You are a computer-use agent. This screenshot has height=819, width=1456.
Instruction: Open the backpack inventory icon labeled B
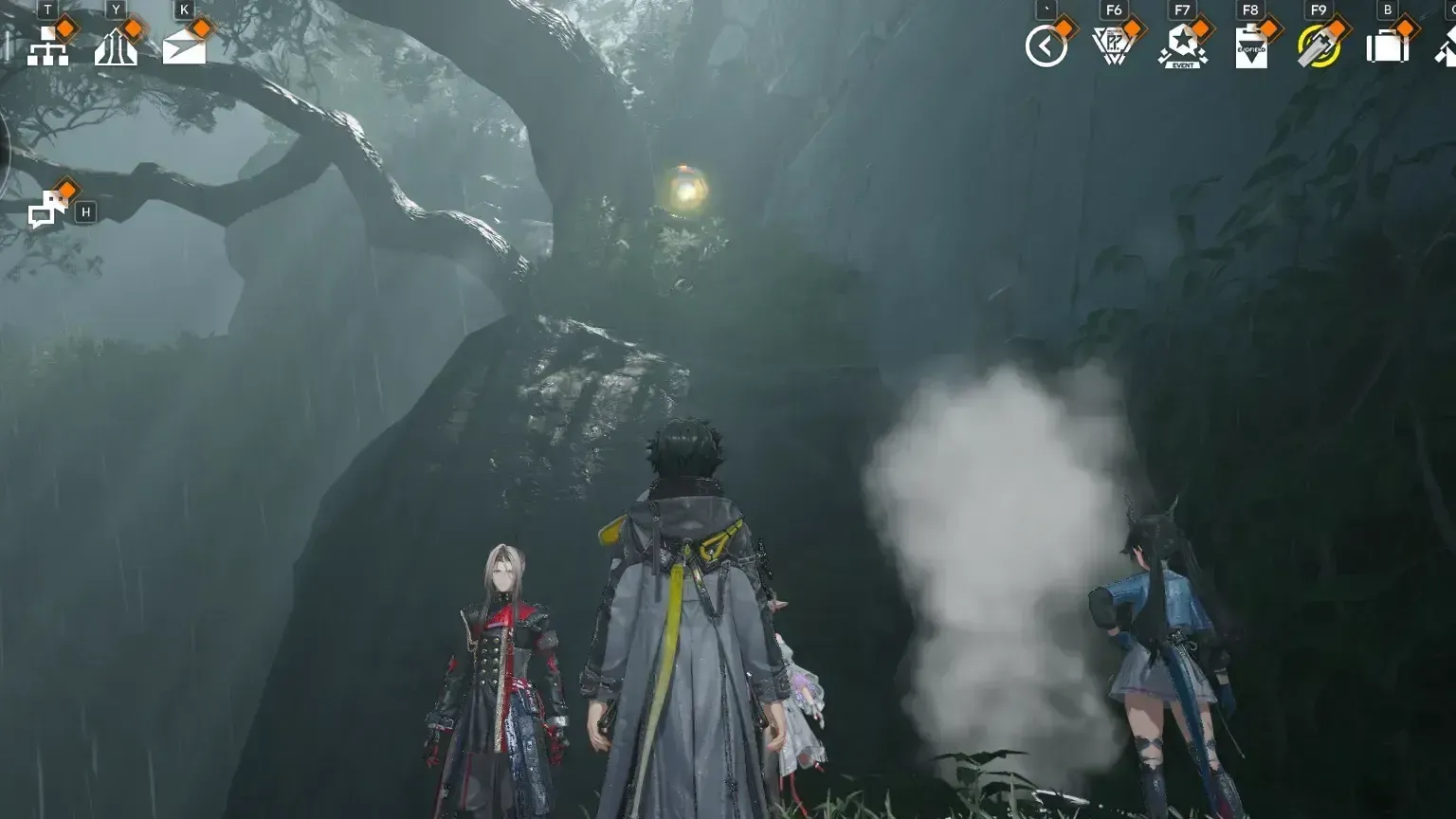1387,47
